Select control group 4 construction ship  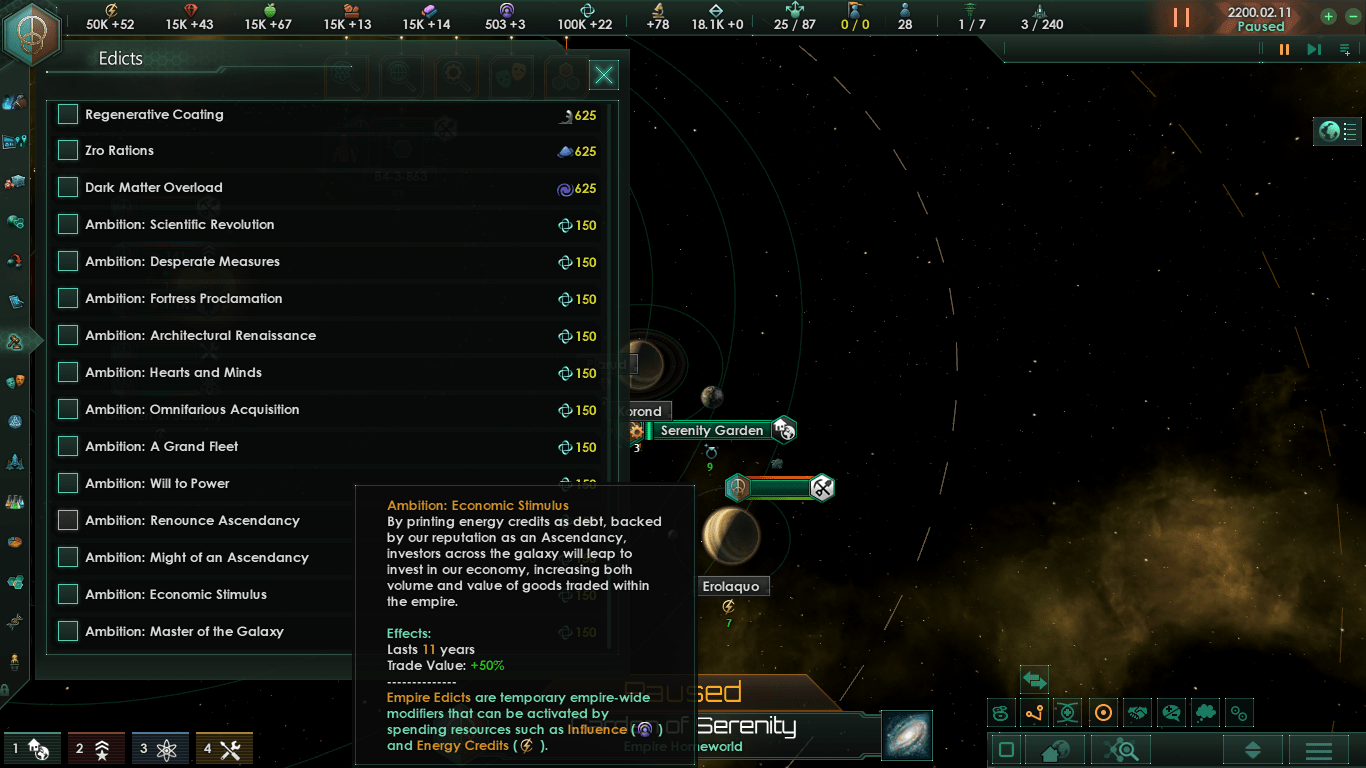(x=224, y=749)
